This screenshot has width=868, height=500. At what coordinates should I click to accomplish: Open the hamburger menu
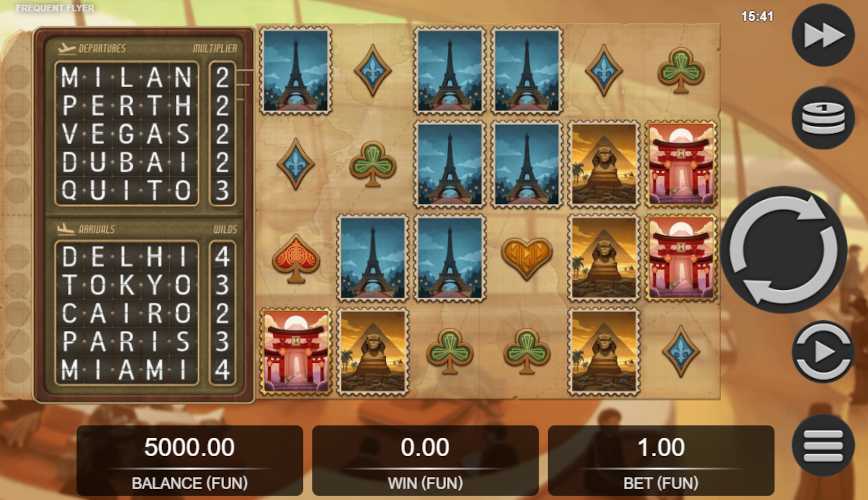(822, 445)
